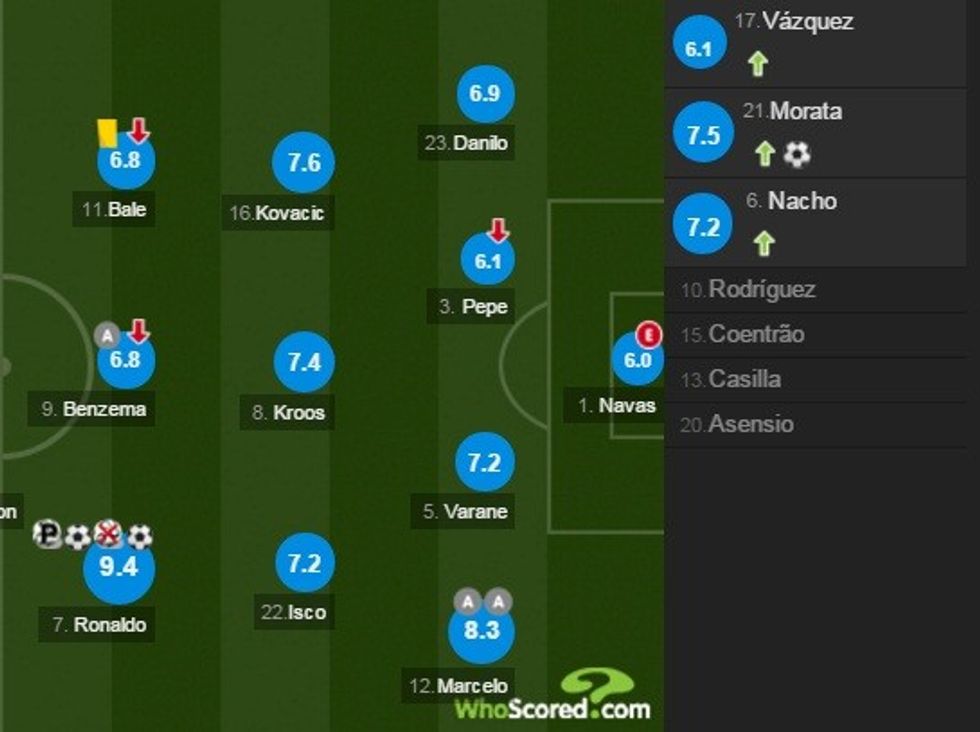Choose Casilla from the unused substitutes
The image size is (980, 732).
click(744, 380)
